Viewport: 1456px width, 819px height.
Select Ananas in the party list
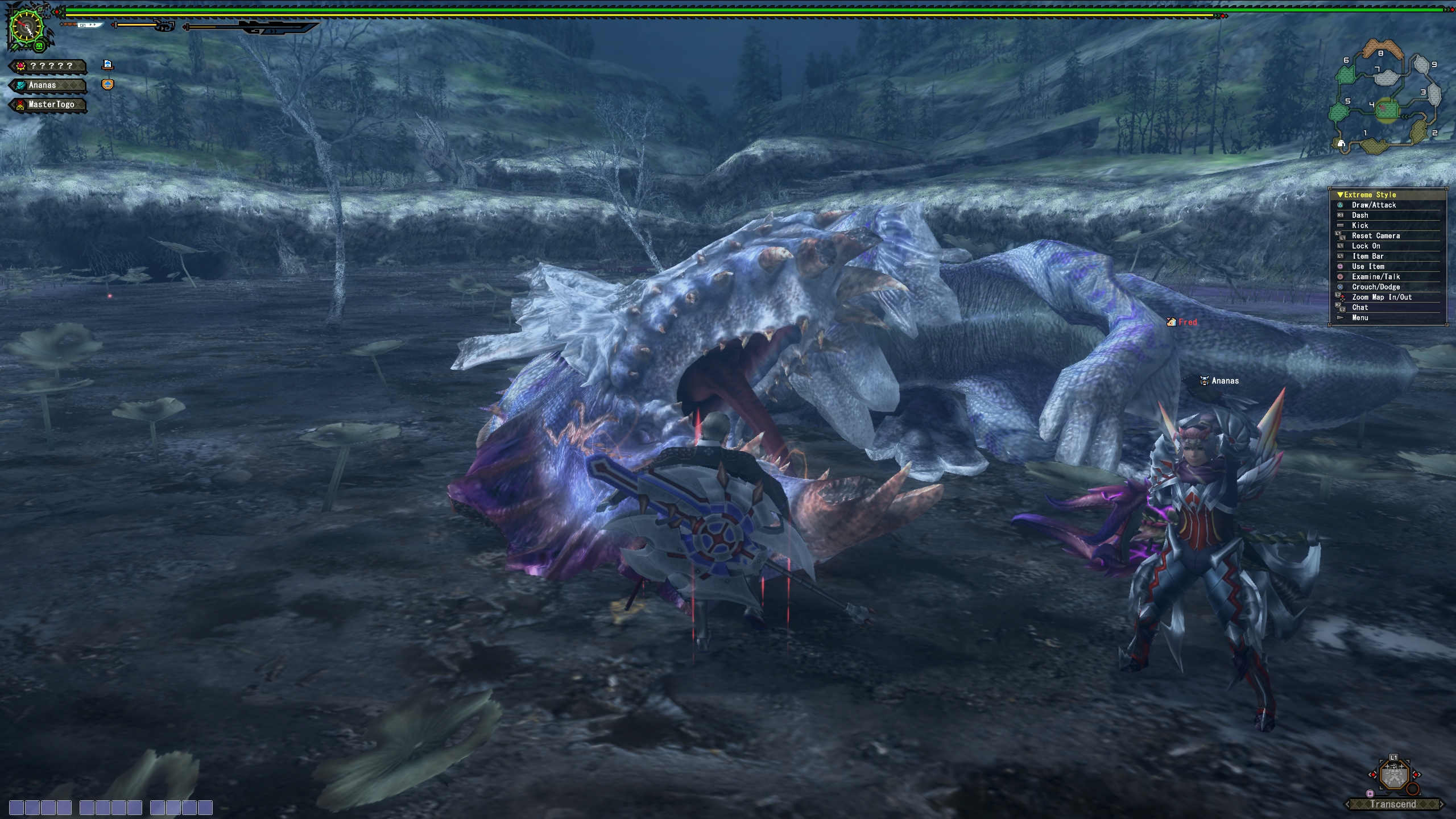(49, 85)
